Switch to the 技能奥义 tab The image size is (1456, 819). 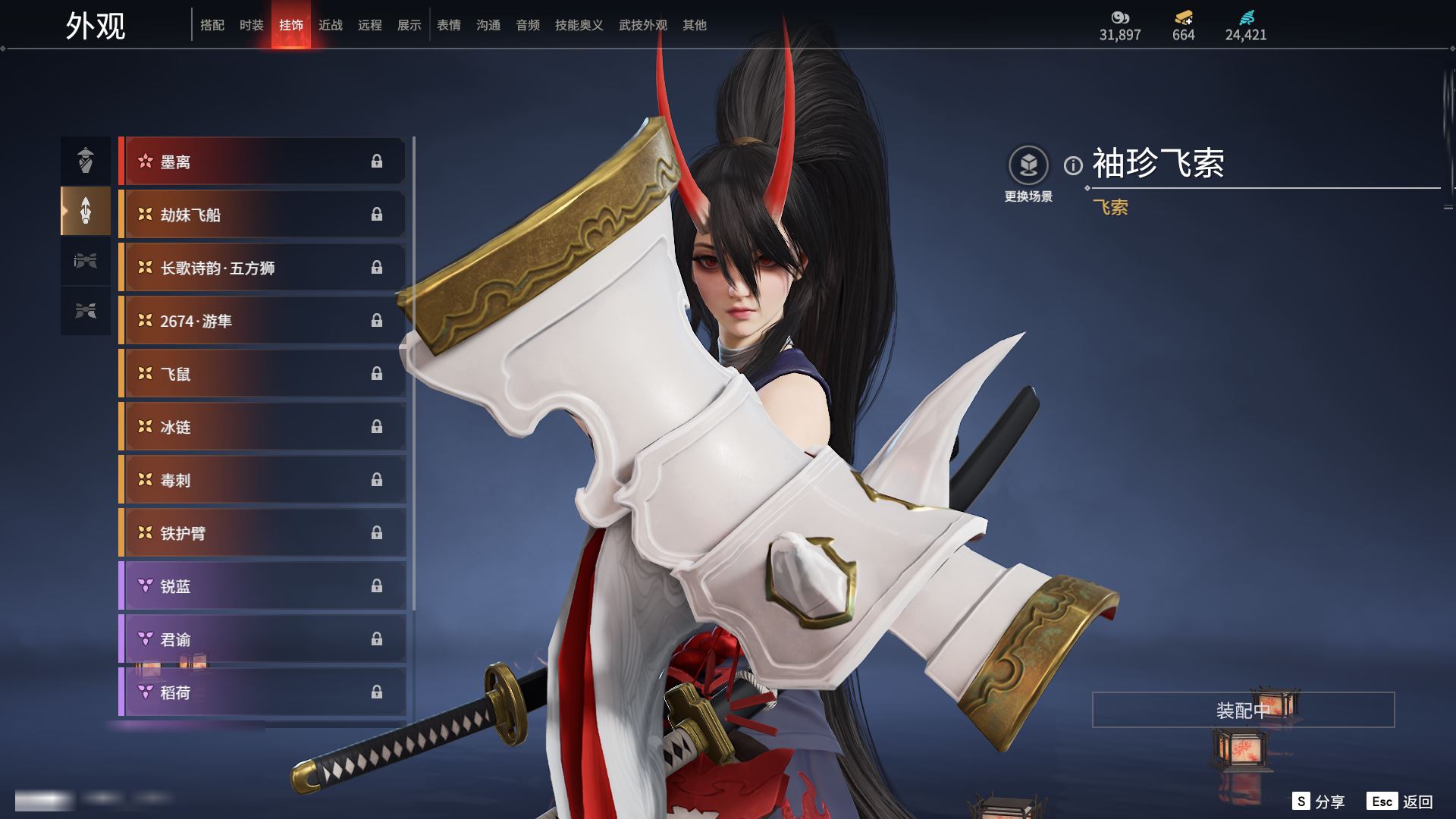pyautogui.click(x=579, y=25)
